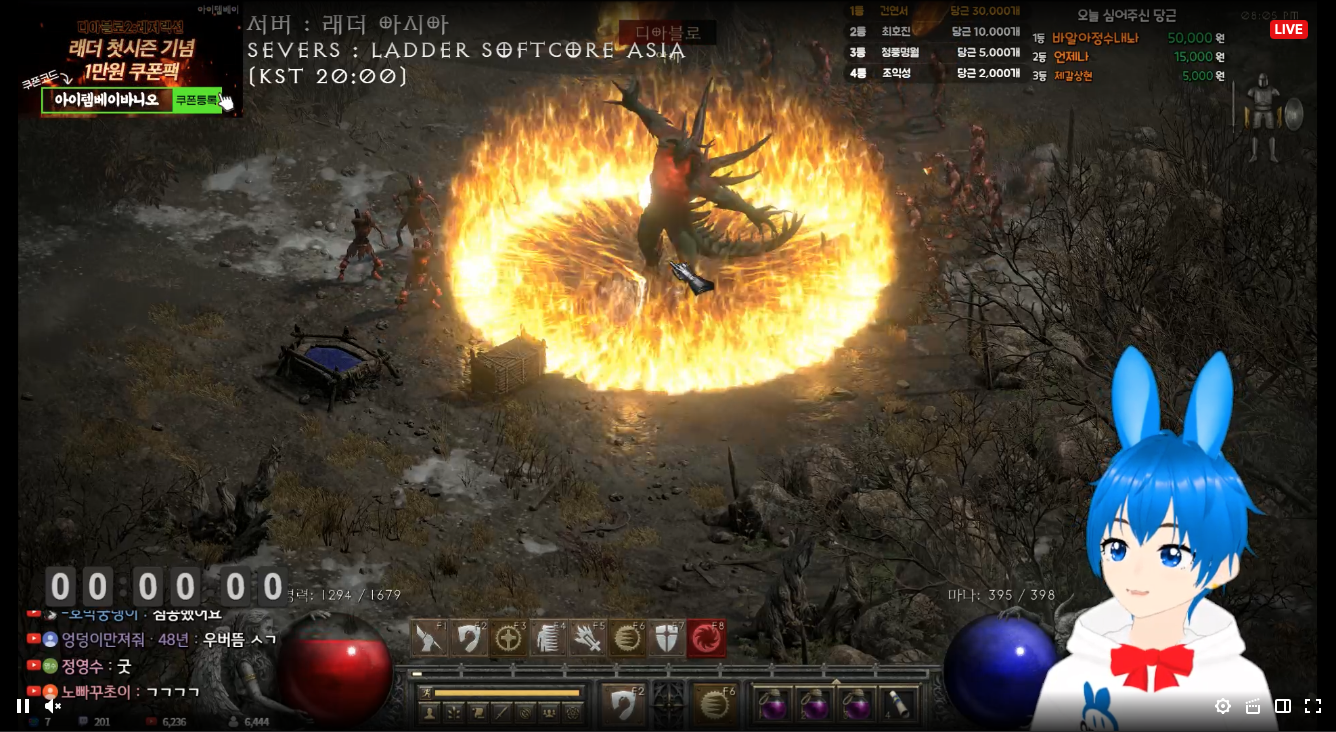Toggle run with the running man icon

point(424,692)
